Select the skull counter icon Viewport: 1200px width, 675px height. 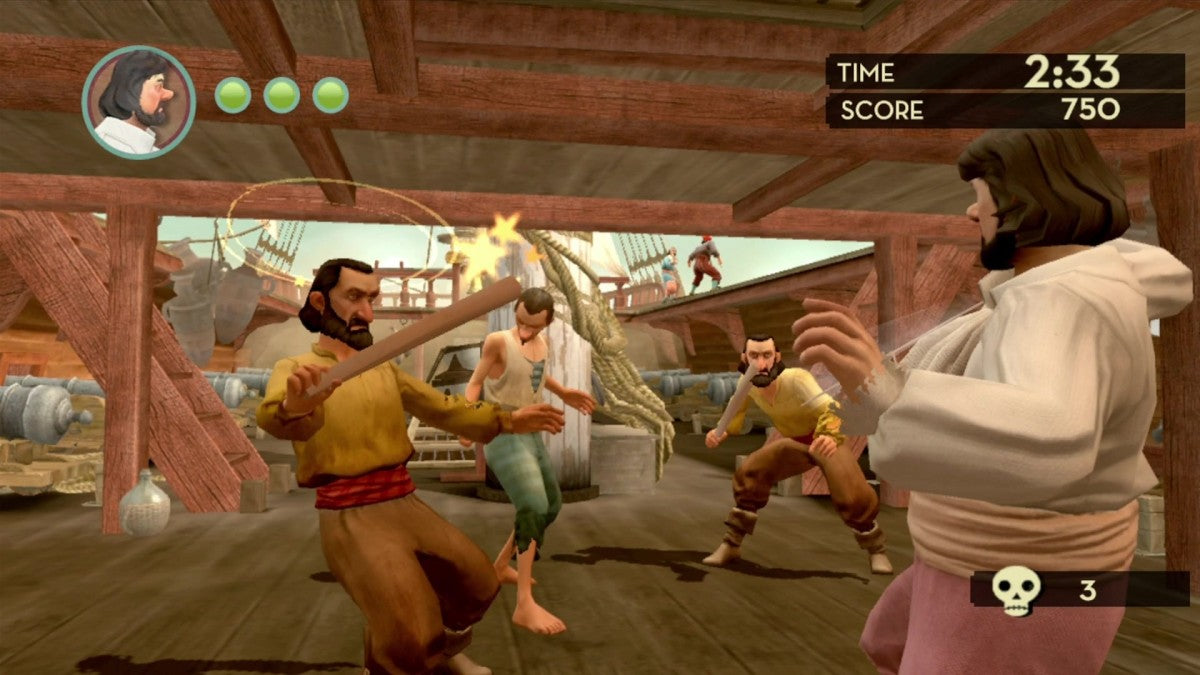(x=1016, y=591)
